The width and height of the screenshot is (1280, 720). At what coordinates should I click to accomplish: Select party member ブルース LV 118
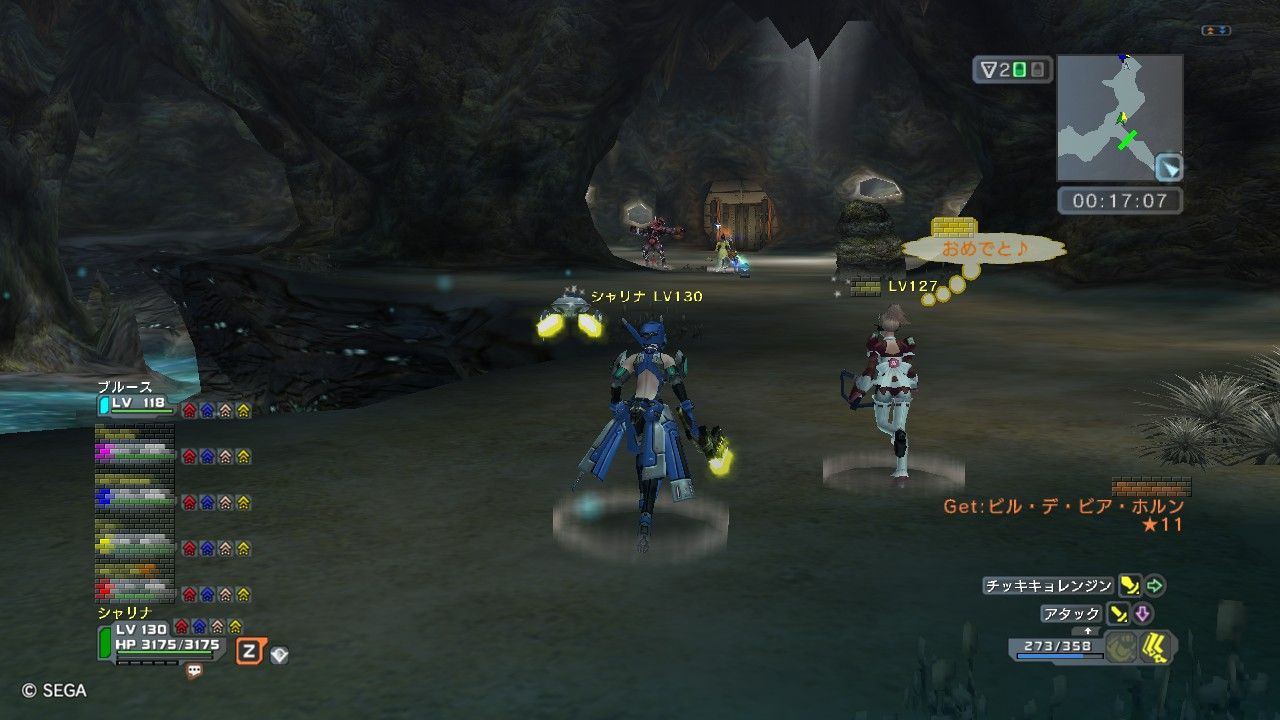pos(135,403)
